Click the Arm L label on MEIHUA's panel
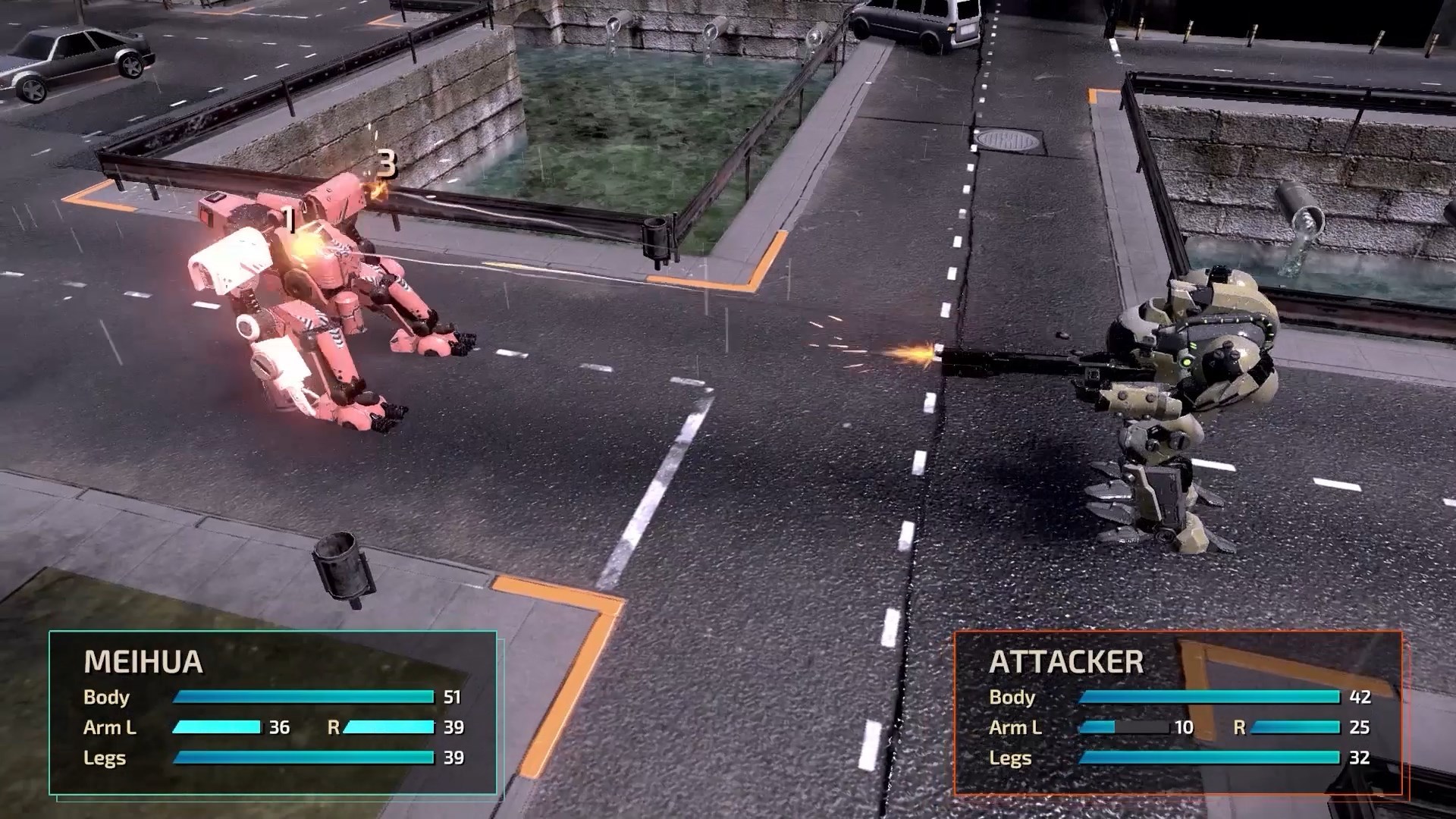The image size is (1456, 819). 112,728
